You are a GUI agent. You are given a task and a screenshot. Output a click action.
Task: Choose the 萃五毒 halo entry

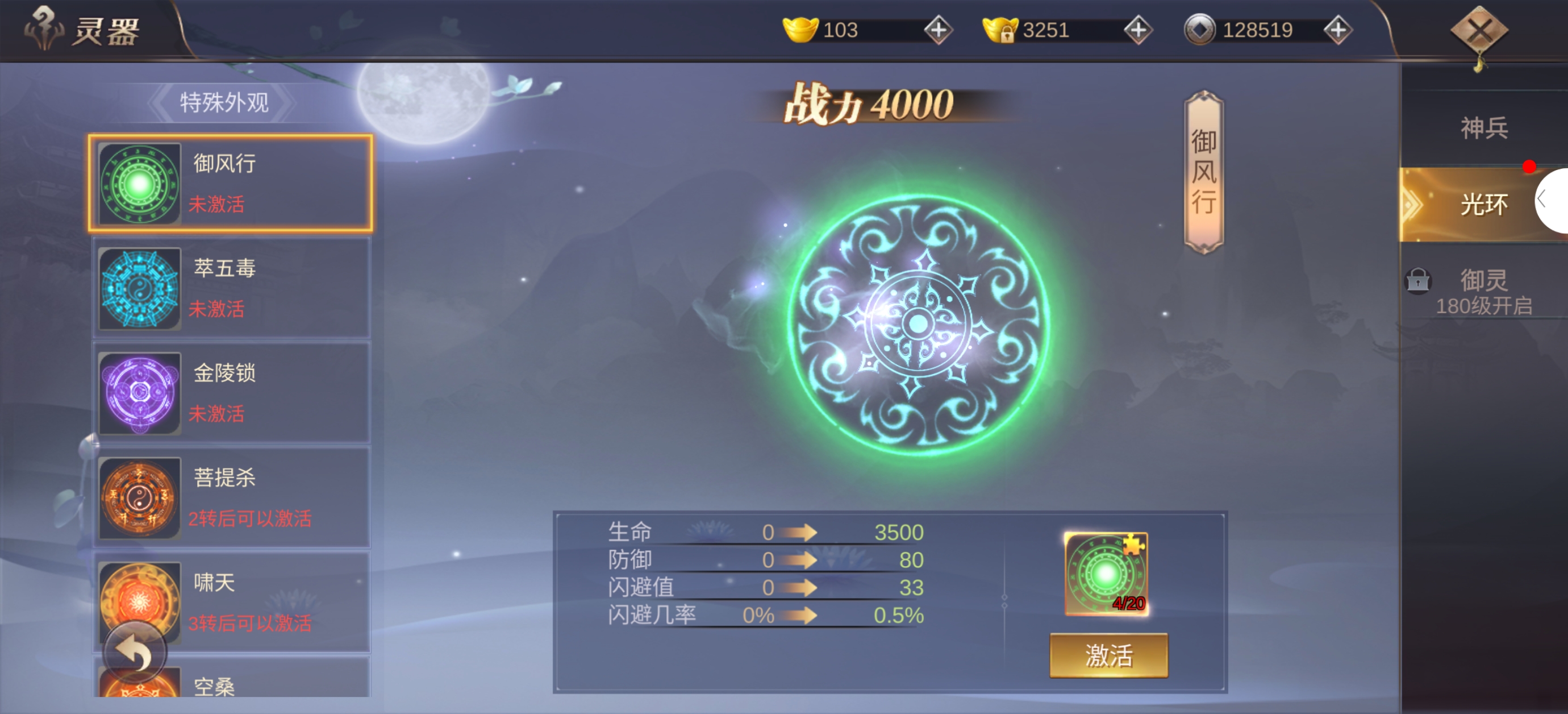coord(230,288)
